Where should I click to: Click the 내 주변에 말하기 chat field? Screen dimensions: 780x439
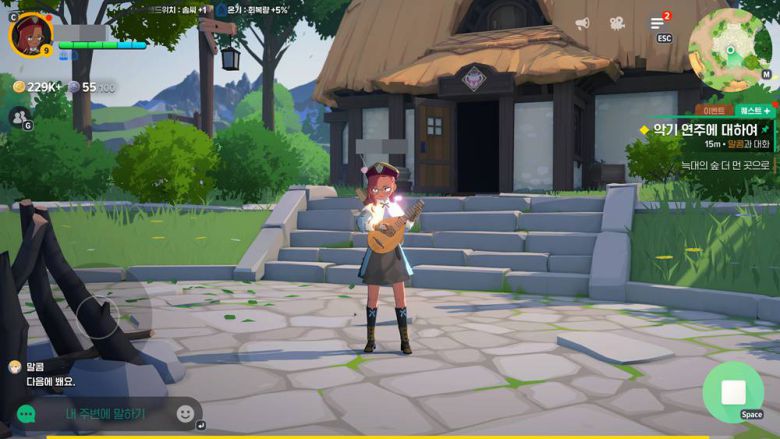[105, 413]
